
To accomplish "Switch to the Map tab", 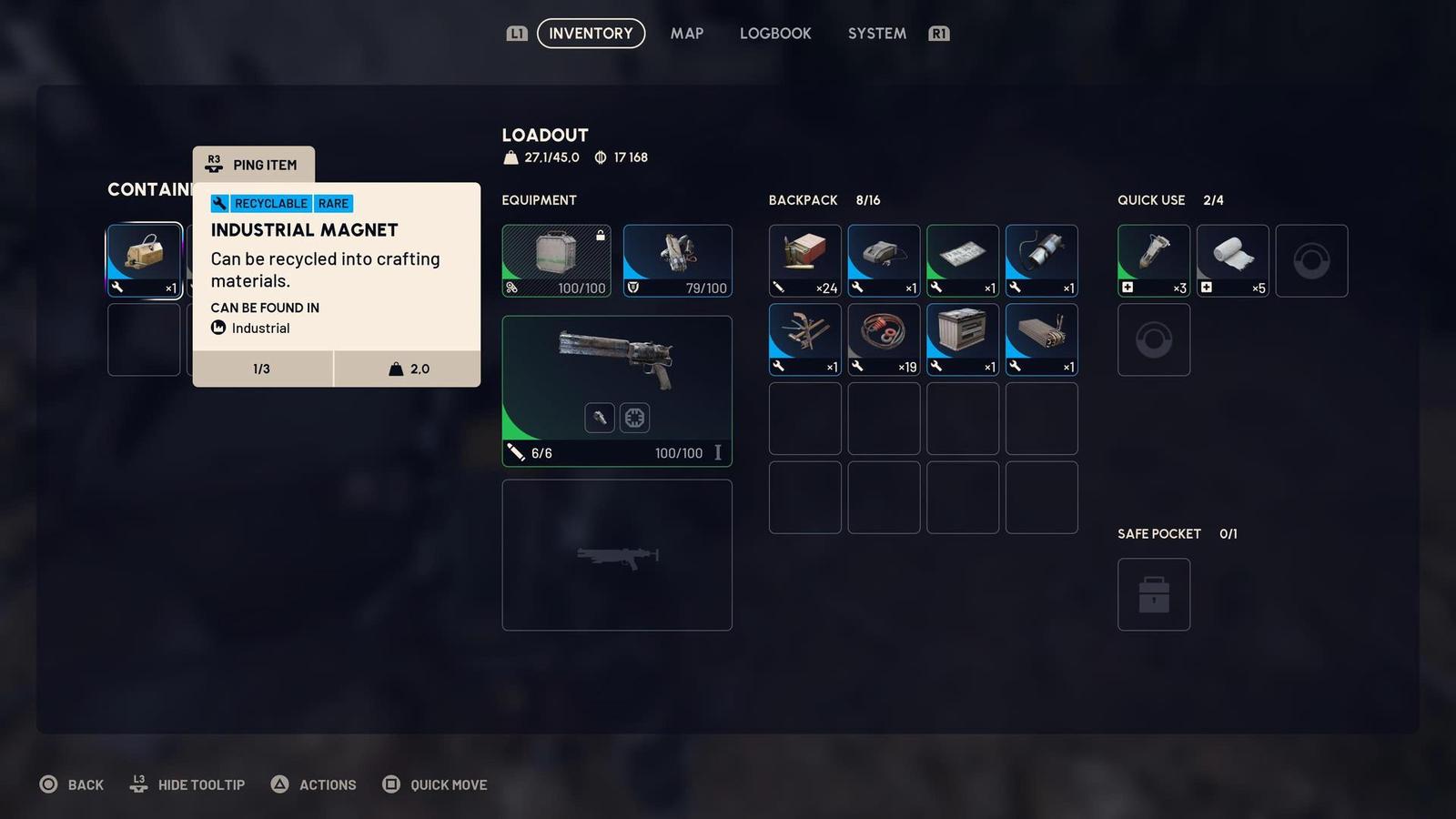I will (x=686, y=34).
